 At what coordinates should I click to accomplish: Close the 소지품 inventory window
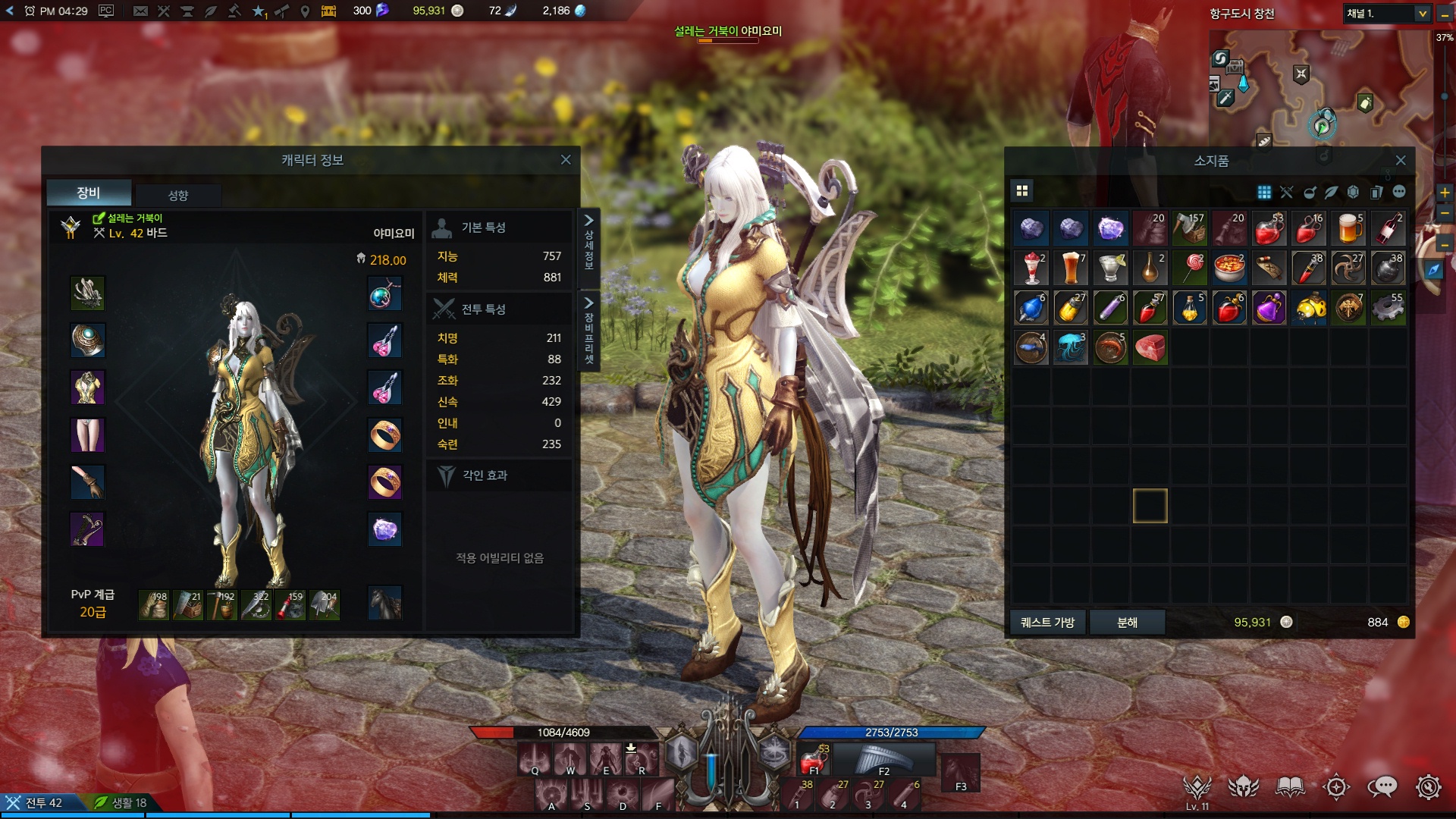1401,161
